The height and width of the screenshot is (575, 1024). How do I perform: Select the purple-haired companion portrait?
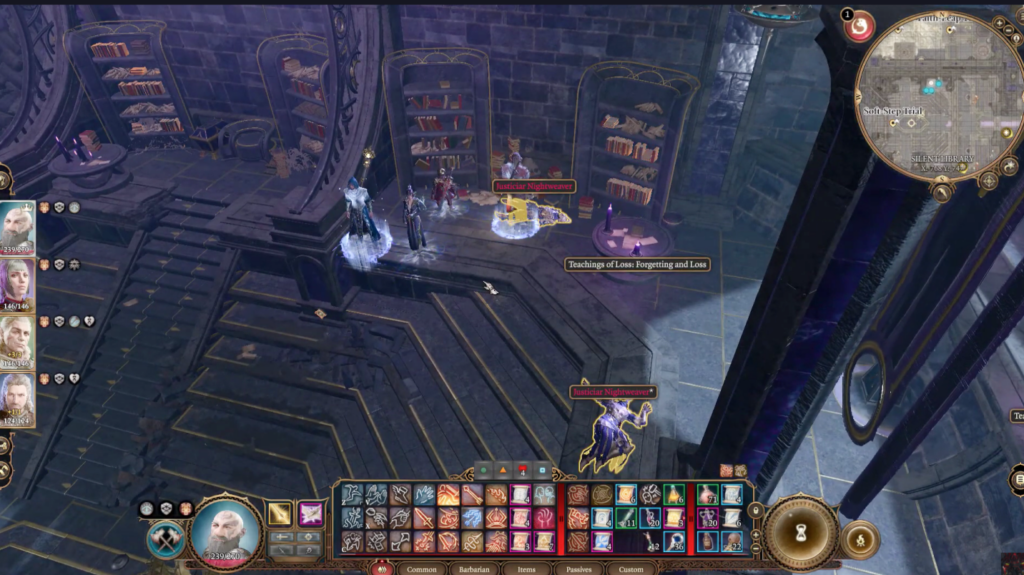pos(18,285)
